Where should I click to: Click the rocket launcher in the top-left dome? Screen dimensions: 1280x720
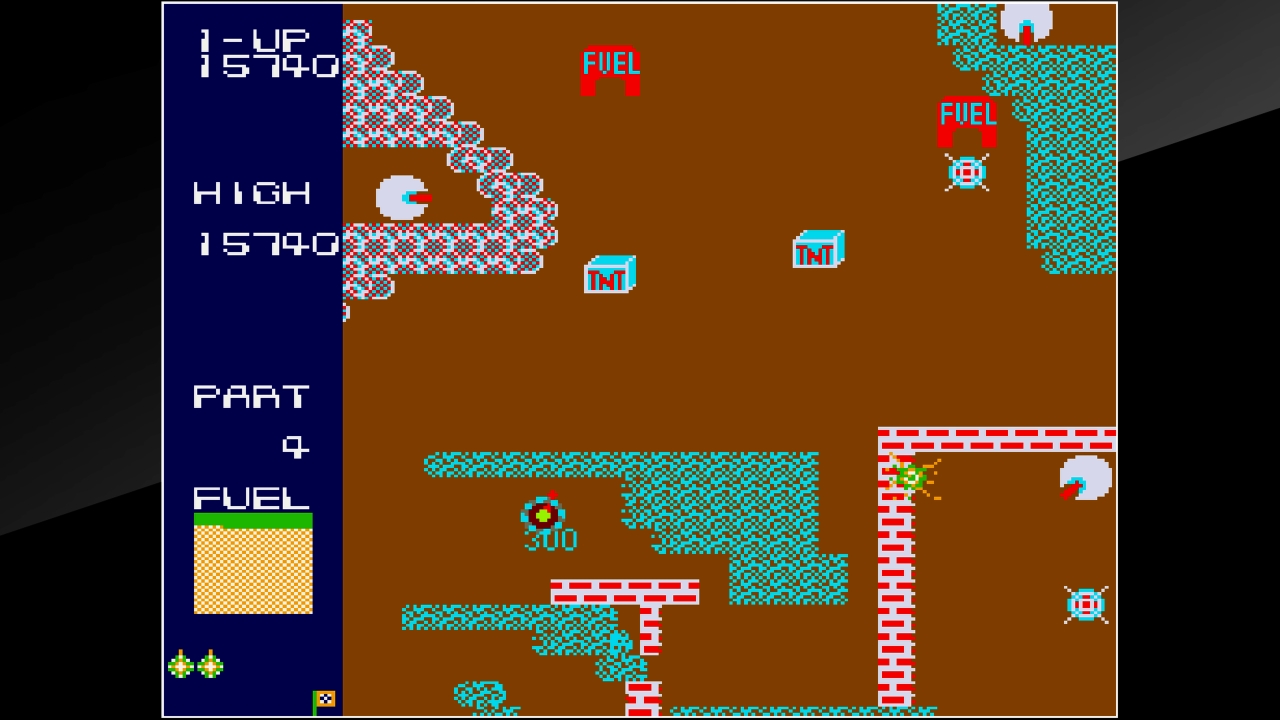(x=400, y=196)
